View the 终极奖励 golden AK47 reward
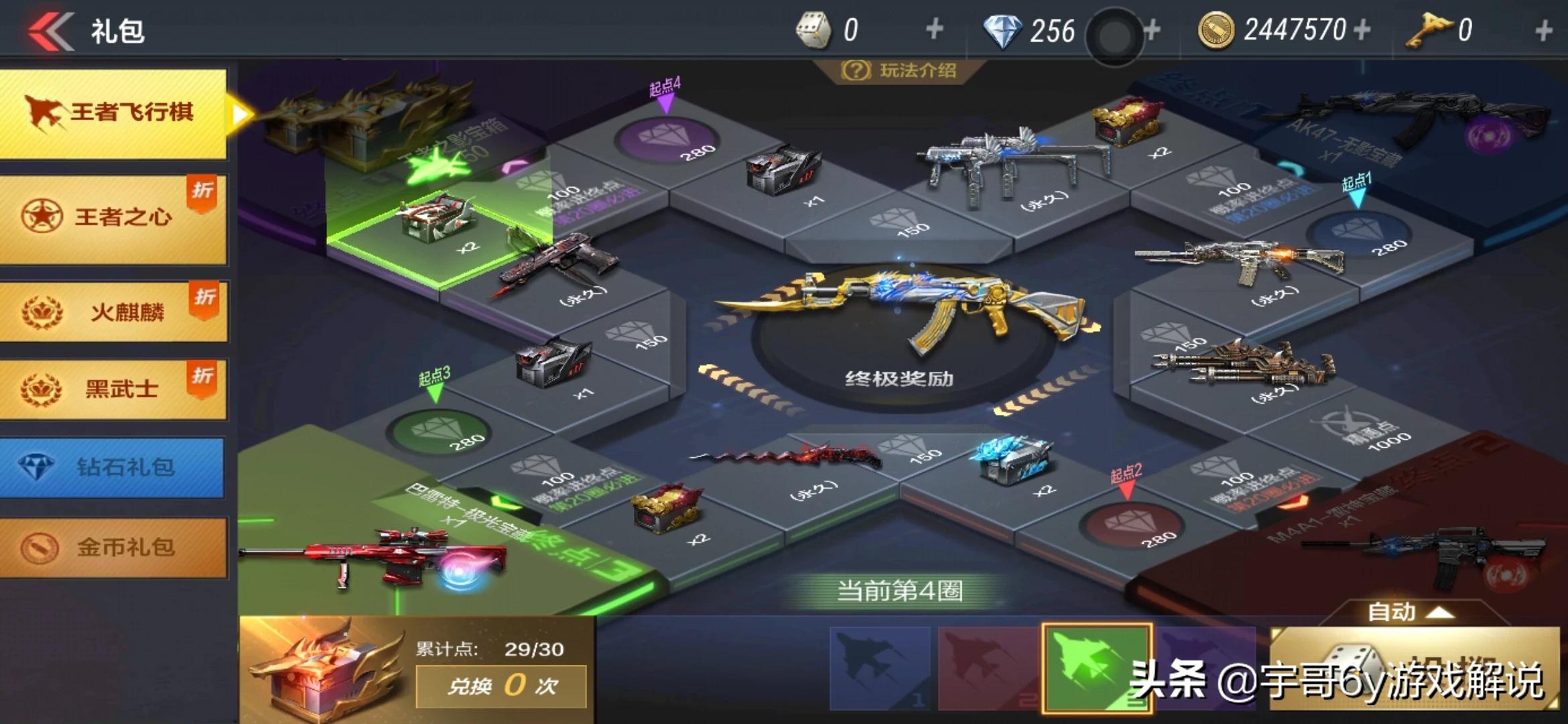This screenshot has height=724, width=1568. [899, 315]
